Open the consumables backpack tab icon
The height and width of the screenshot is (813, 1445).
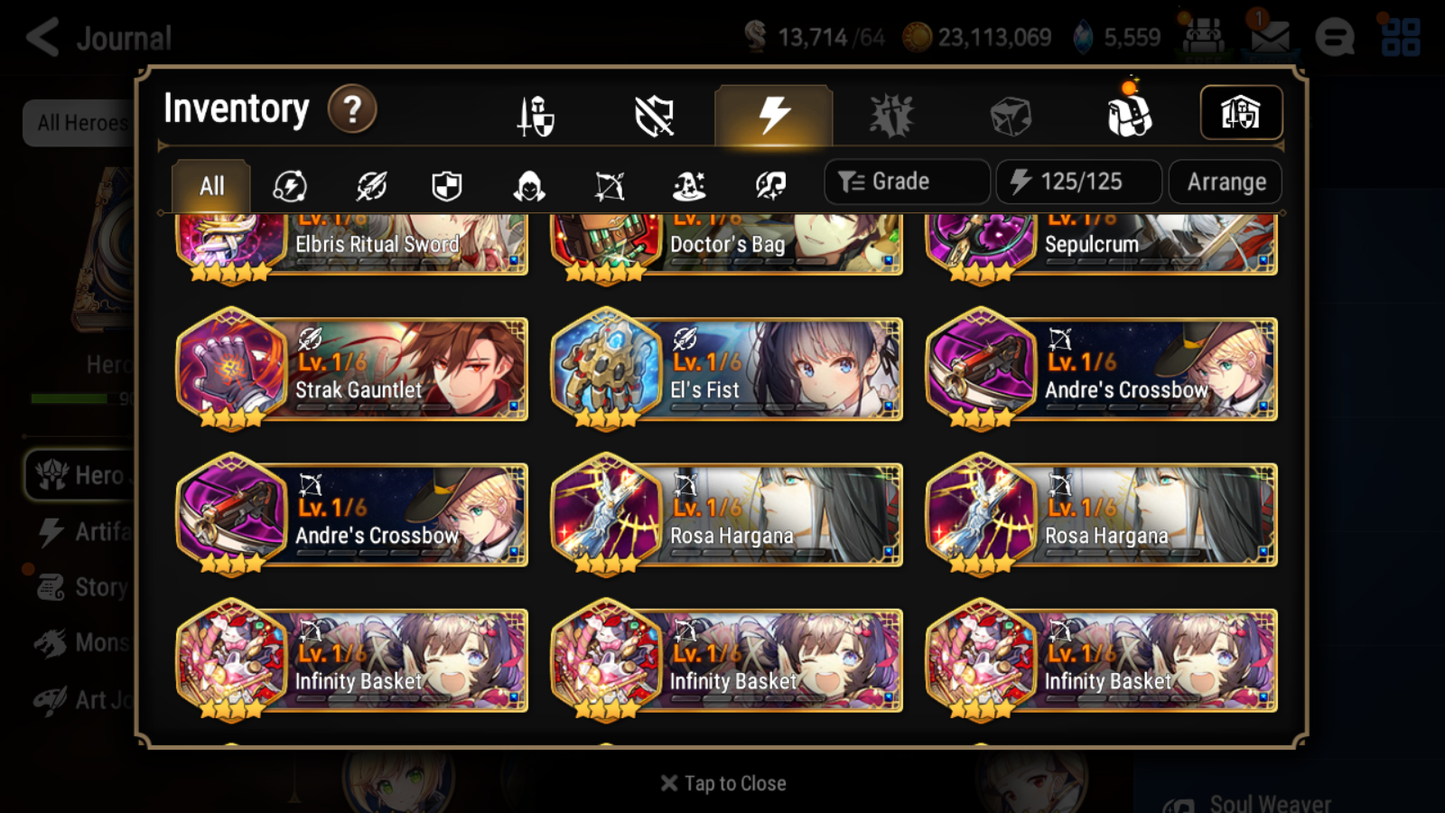(1128, 113)
